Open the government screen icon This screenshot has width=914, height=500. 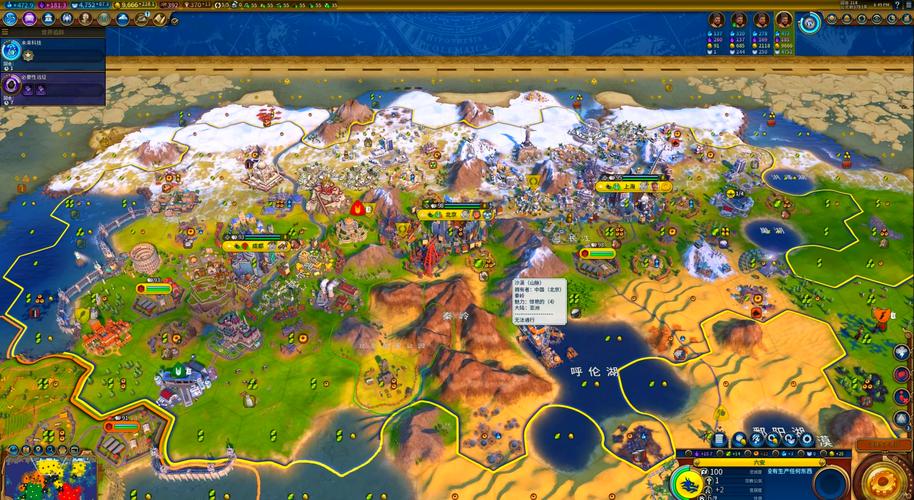(x=50, y=19)
